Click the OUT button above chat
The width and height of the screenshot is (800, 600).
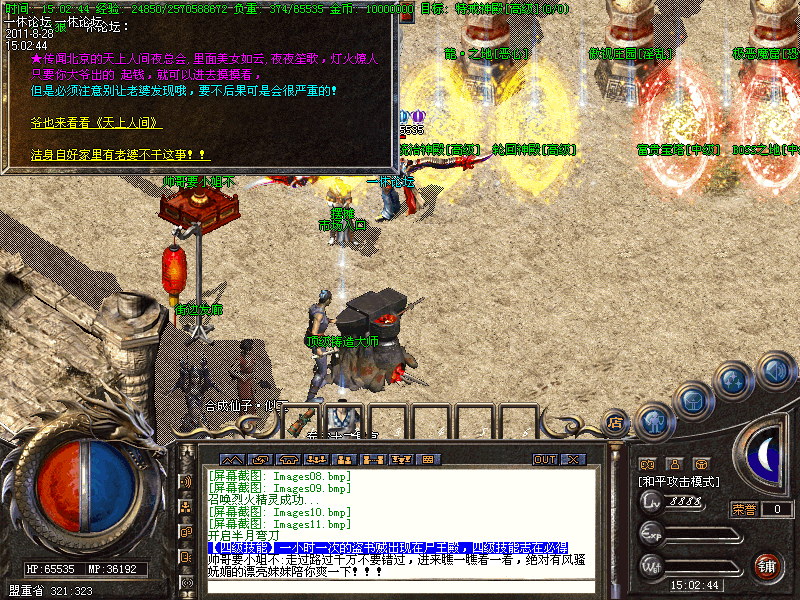pos(544,460)
